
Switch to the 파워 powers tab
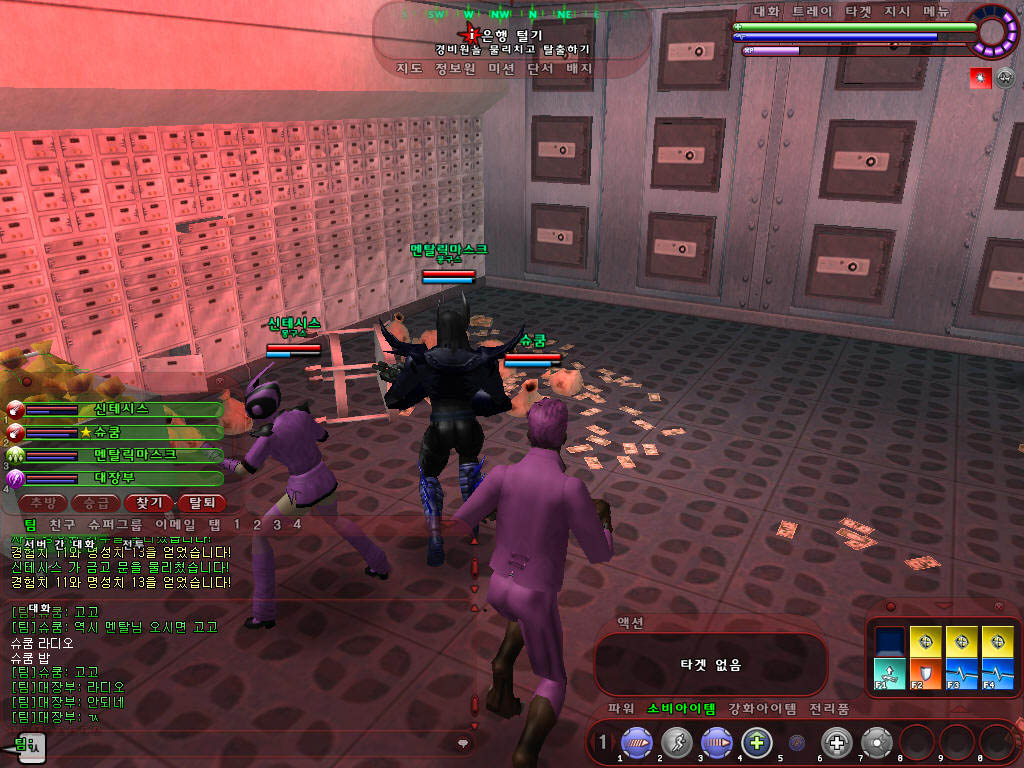tap(621, 709)
